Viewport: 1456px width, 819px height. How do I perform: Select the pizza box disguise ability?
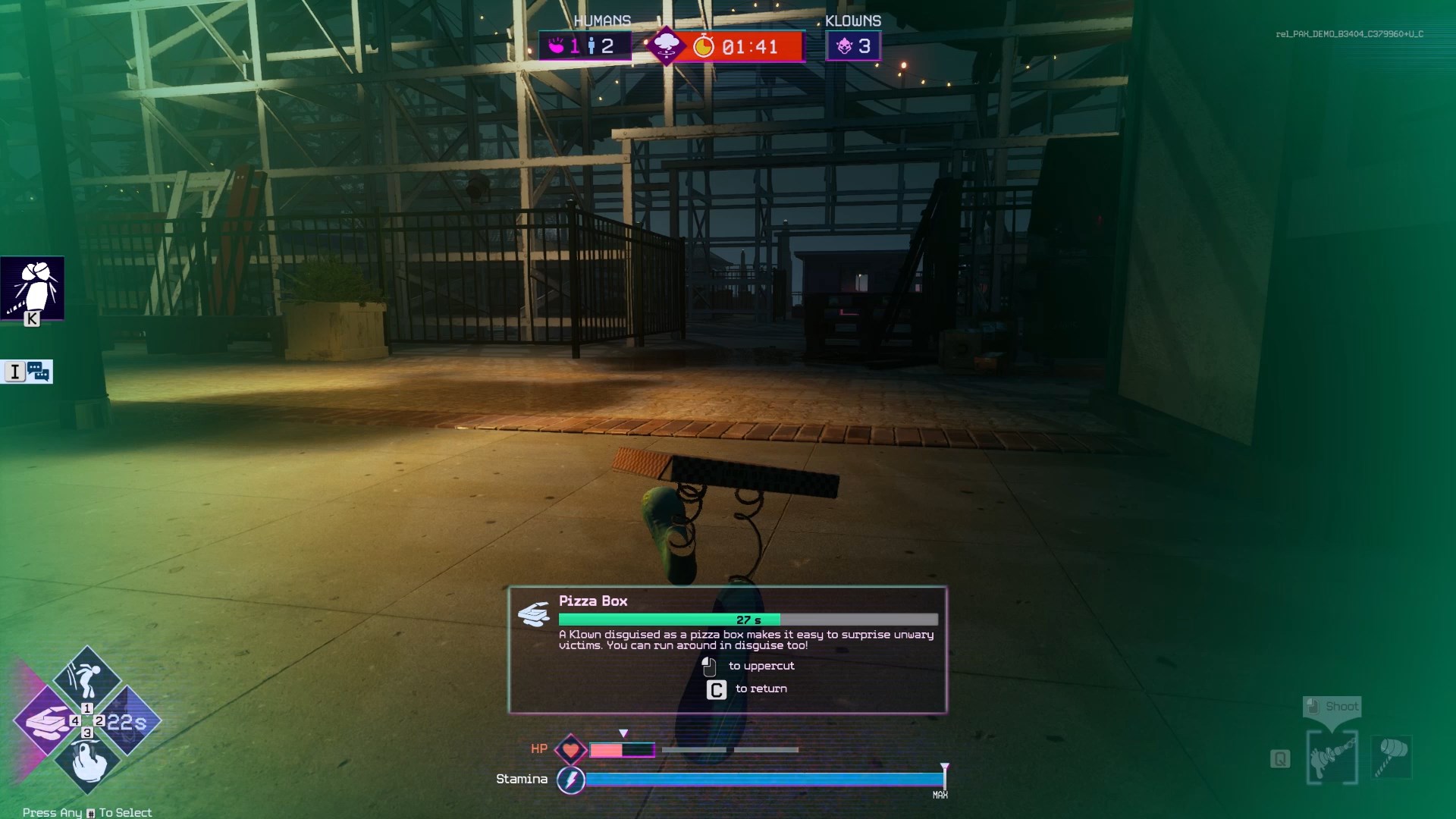click(x=45, y=720)
